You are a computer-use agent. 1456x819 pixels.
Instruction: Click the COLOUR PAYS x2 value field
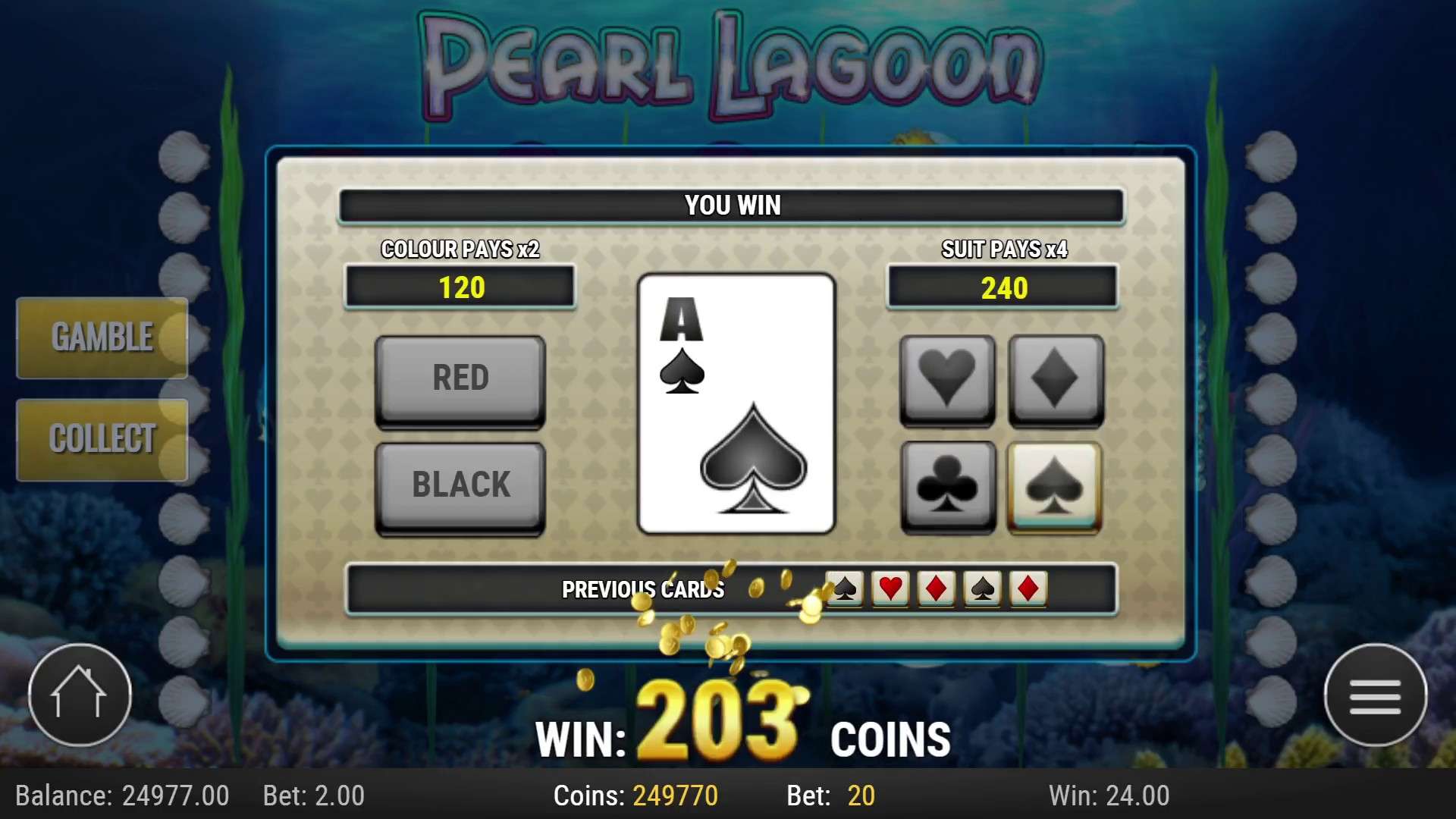[x=460, y=287]
